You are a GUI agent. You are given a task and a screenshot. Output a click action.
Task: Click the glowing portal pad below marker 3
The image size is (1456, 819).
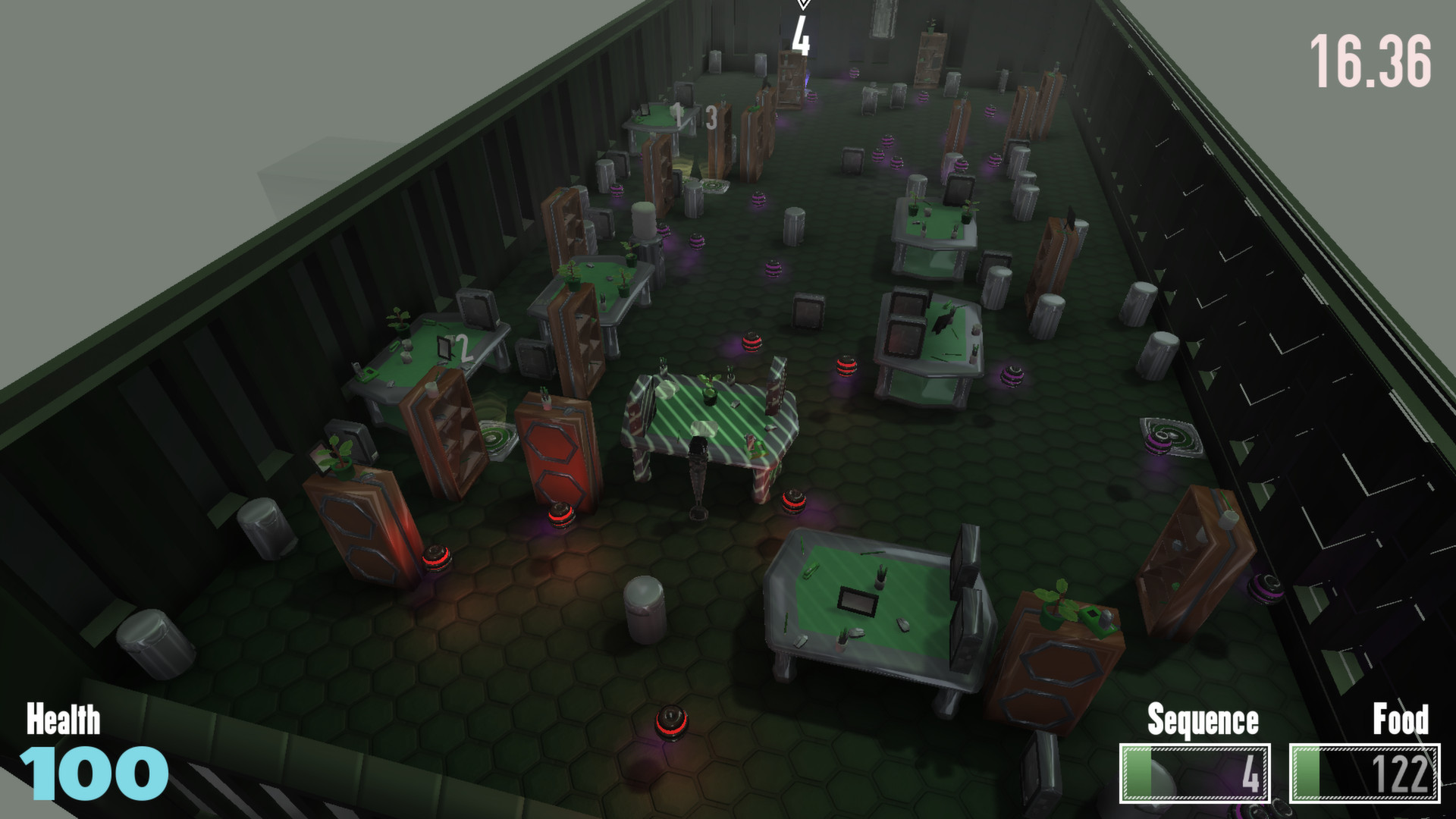[x=712, y=186]
